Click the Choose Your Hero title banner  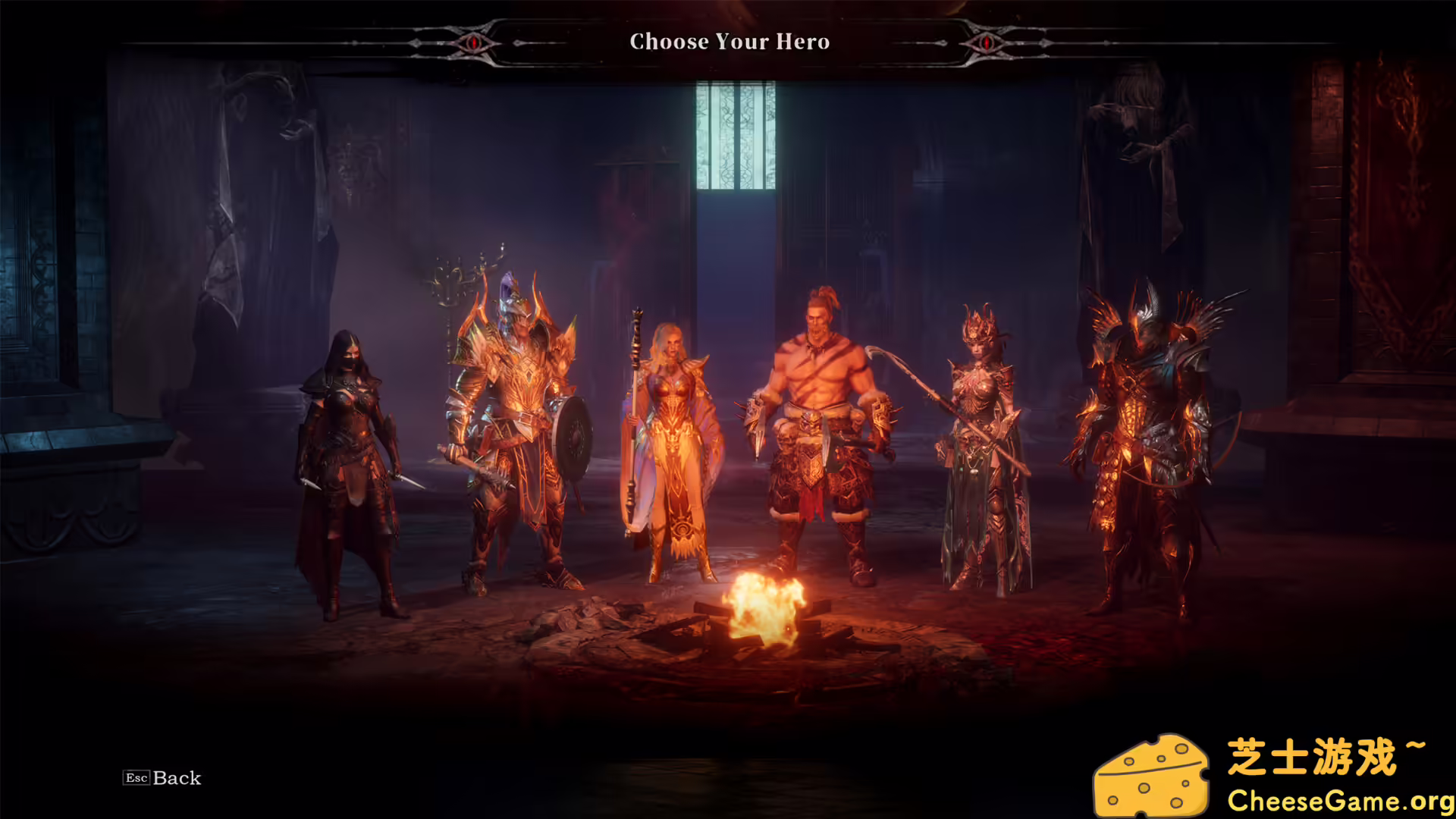point(728,42)
